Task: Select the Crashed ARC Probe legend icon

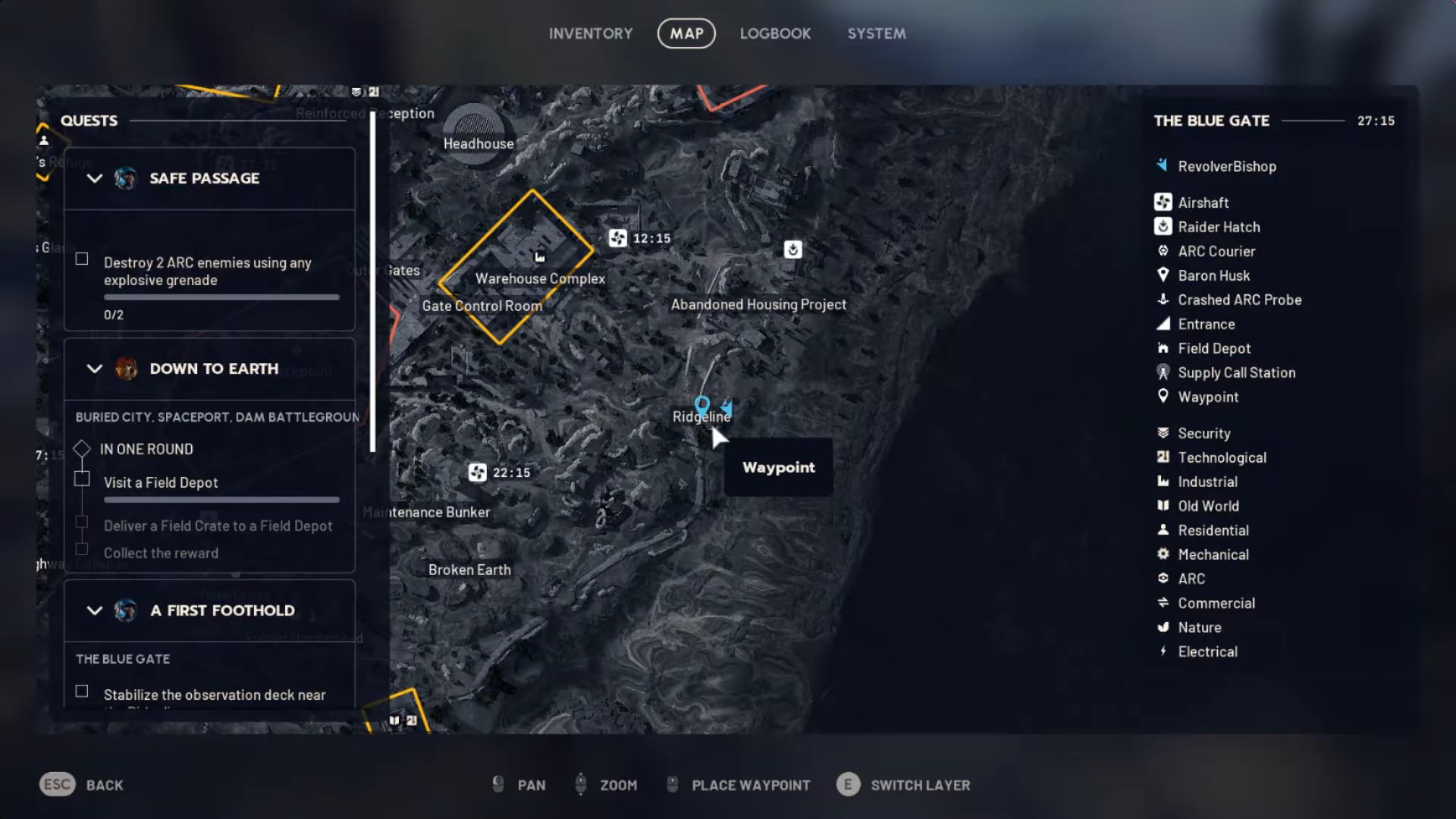Action: (1163, 300)
